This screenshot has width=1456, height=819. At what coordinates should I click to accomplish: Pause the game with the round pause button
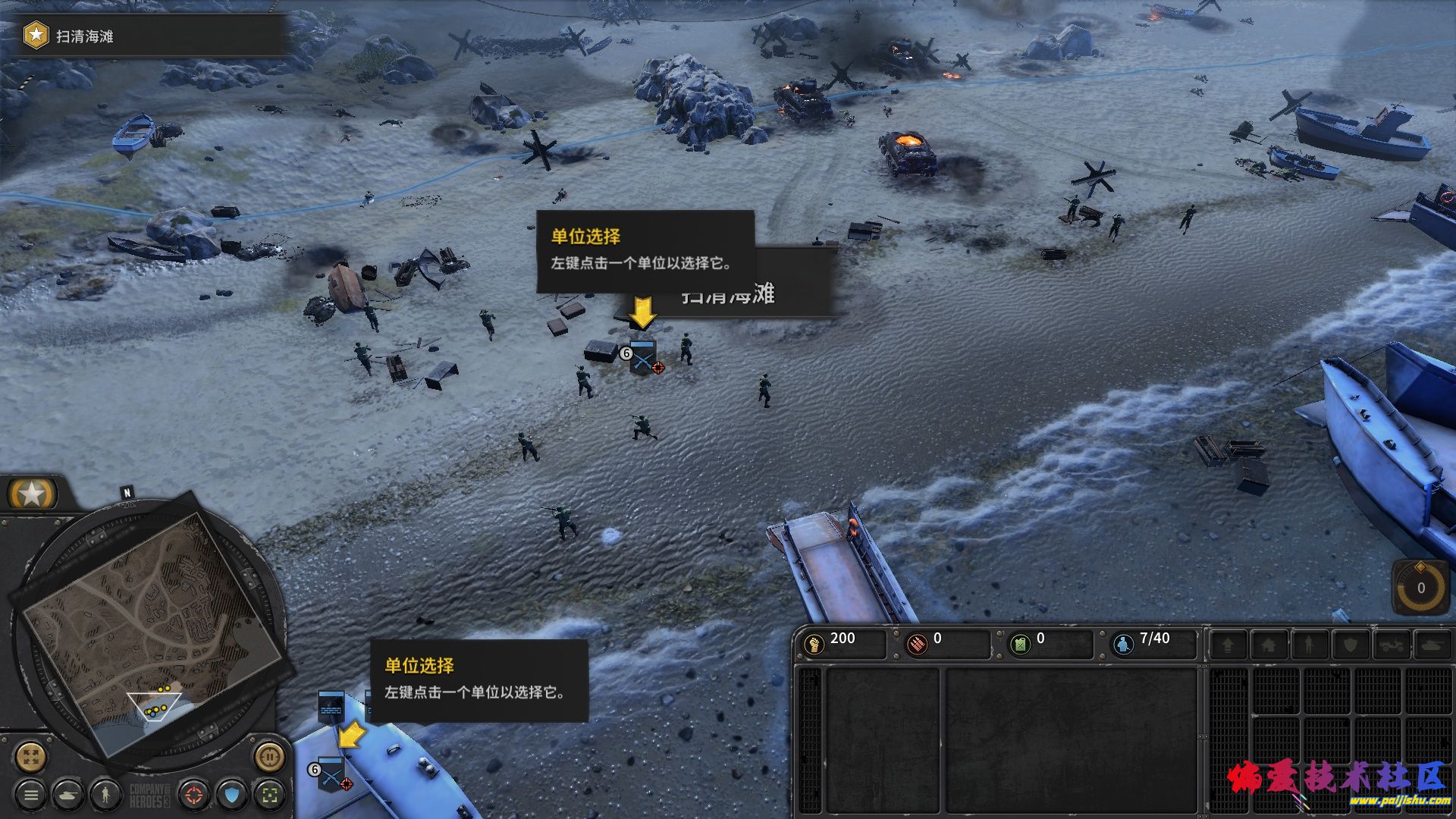click(269, 756)
